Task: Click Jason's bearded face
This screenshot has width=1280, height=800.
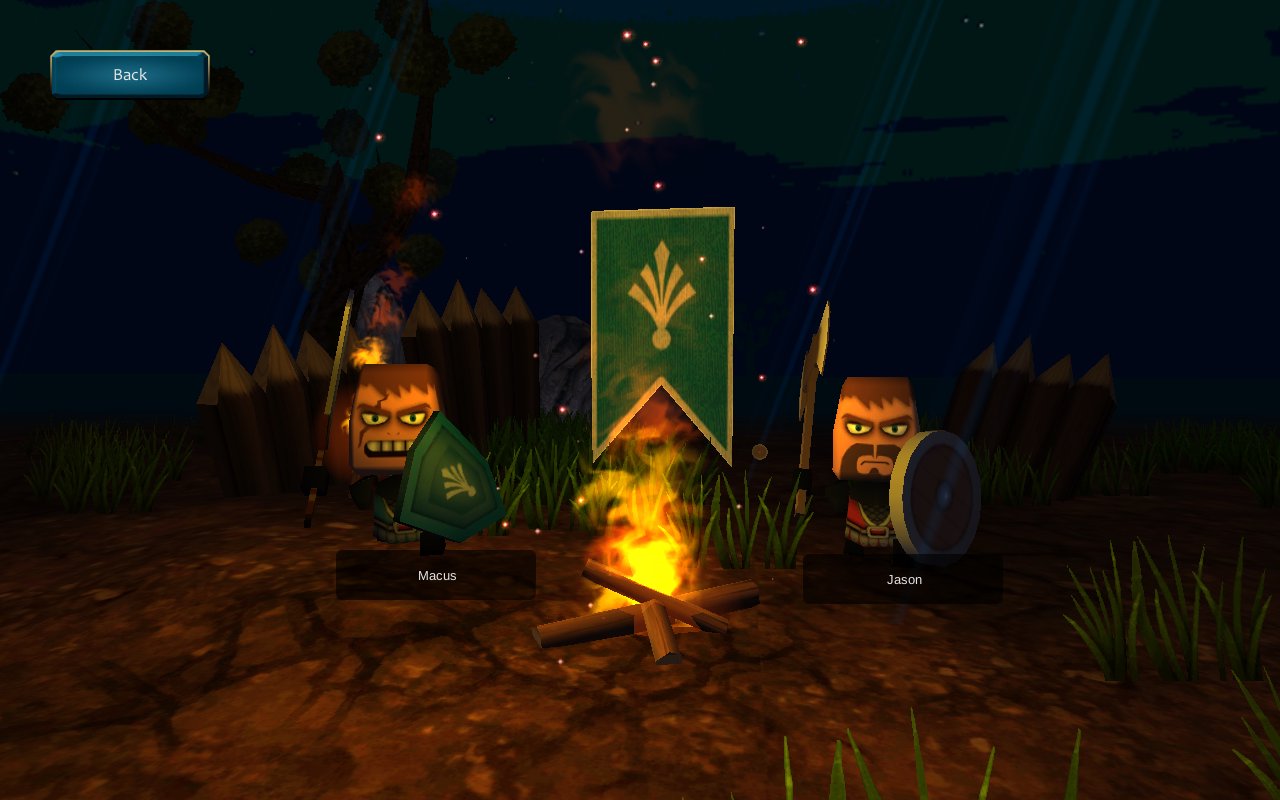Action: click(876, 430)
